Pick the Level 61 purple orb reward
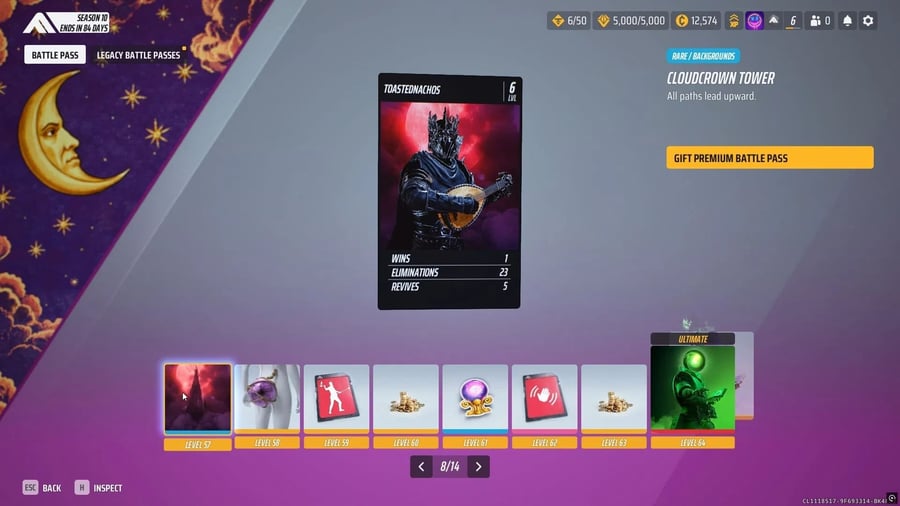The image size is (900, 506). pos(475,399)
